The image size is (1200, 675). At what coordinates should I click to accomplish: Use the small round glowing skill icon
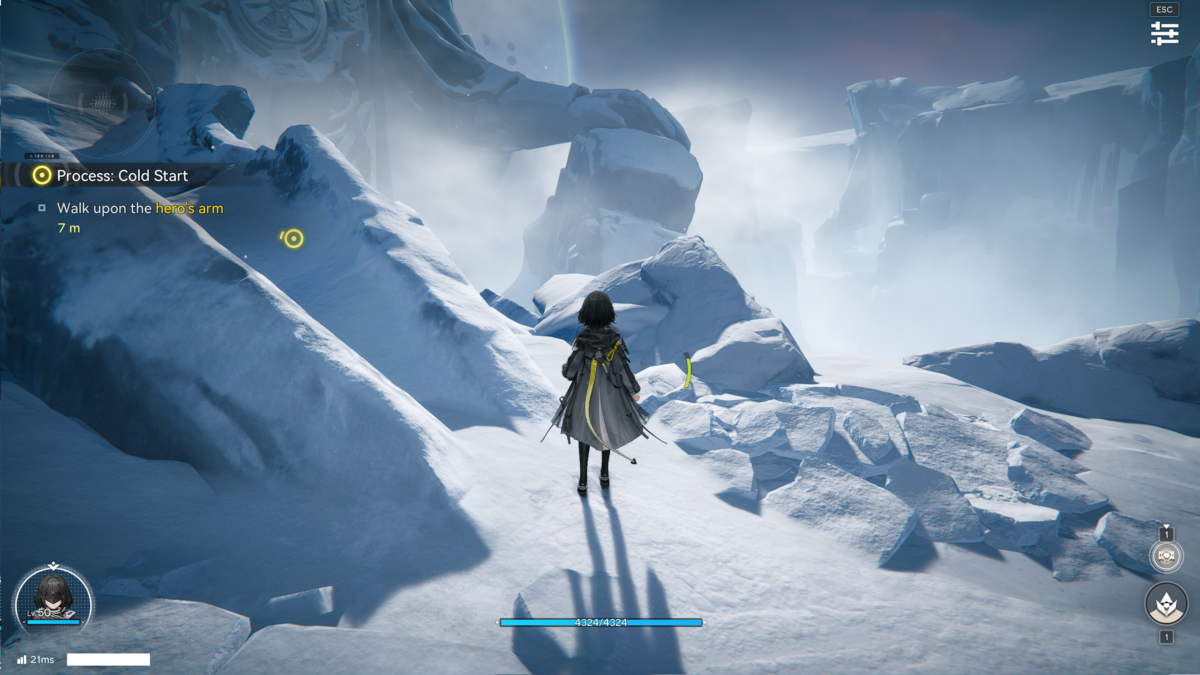1166,556
